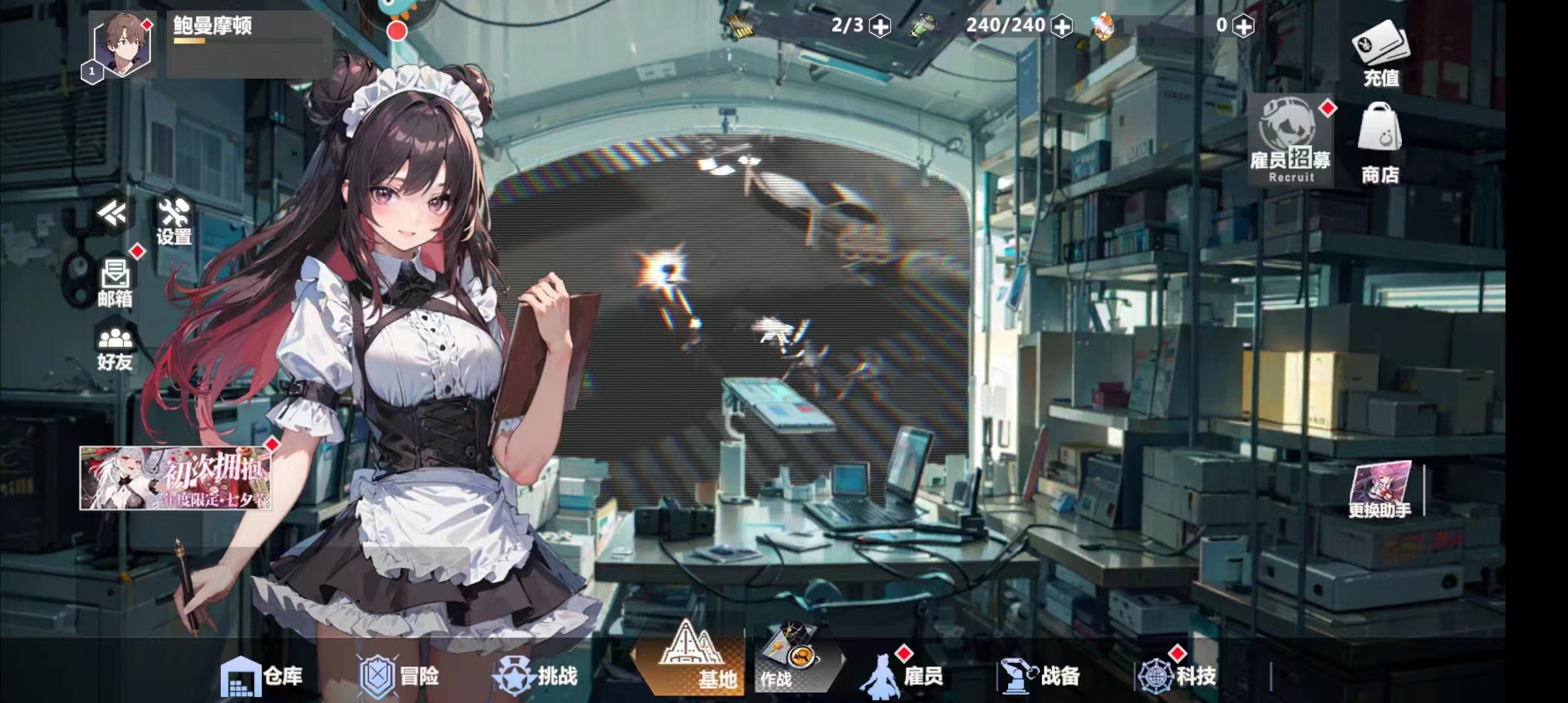Click plus beside the 0 currency counter
This screenshot has width=1568, height=703.
[1244, 25]
